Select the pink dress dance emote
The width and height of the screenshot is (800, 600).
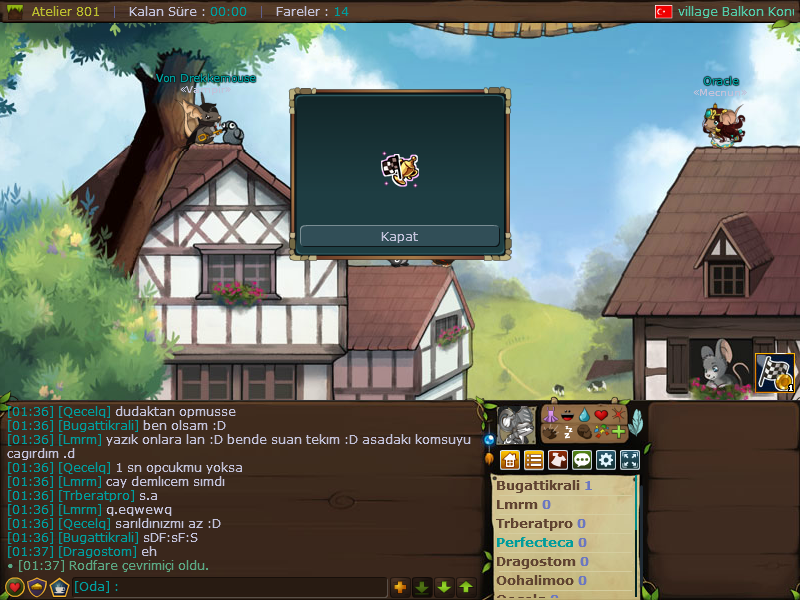tap(549, 415)
